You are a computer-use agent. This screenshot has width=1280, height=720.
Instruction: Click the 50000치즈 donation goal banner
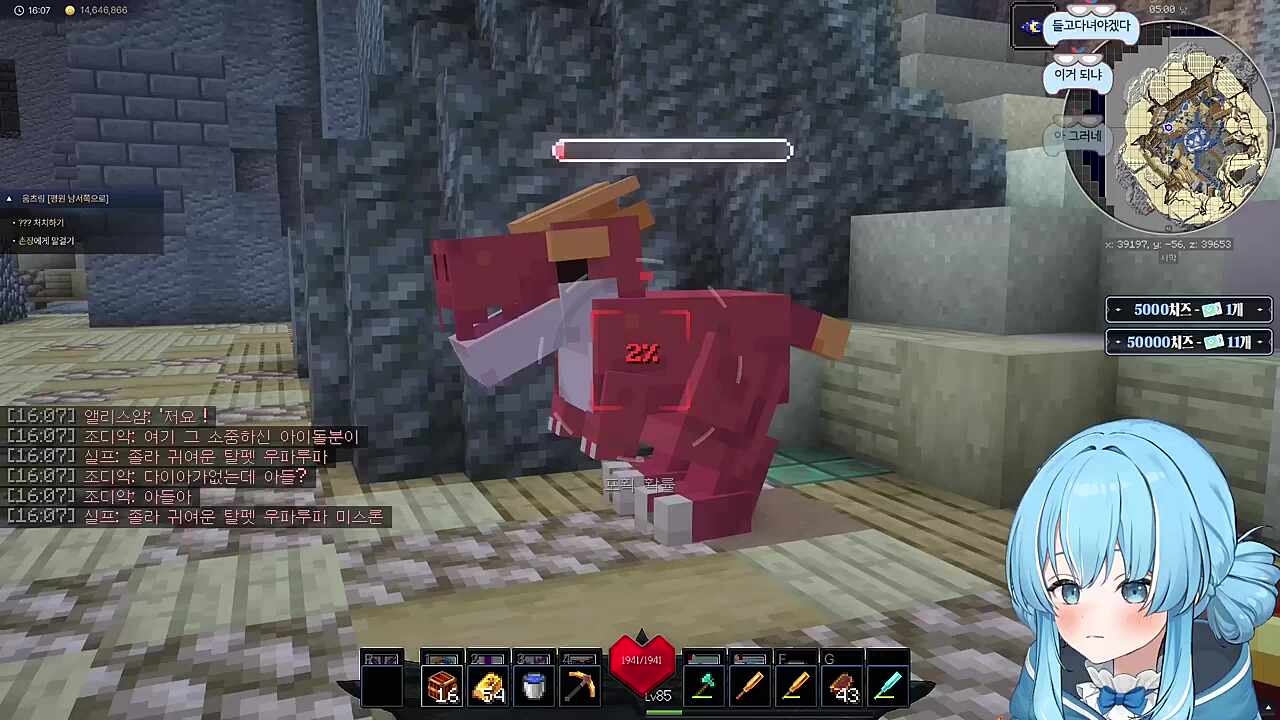tap(1189, 342)
